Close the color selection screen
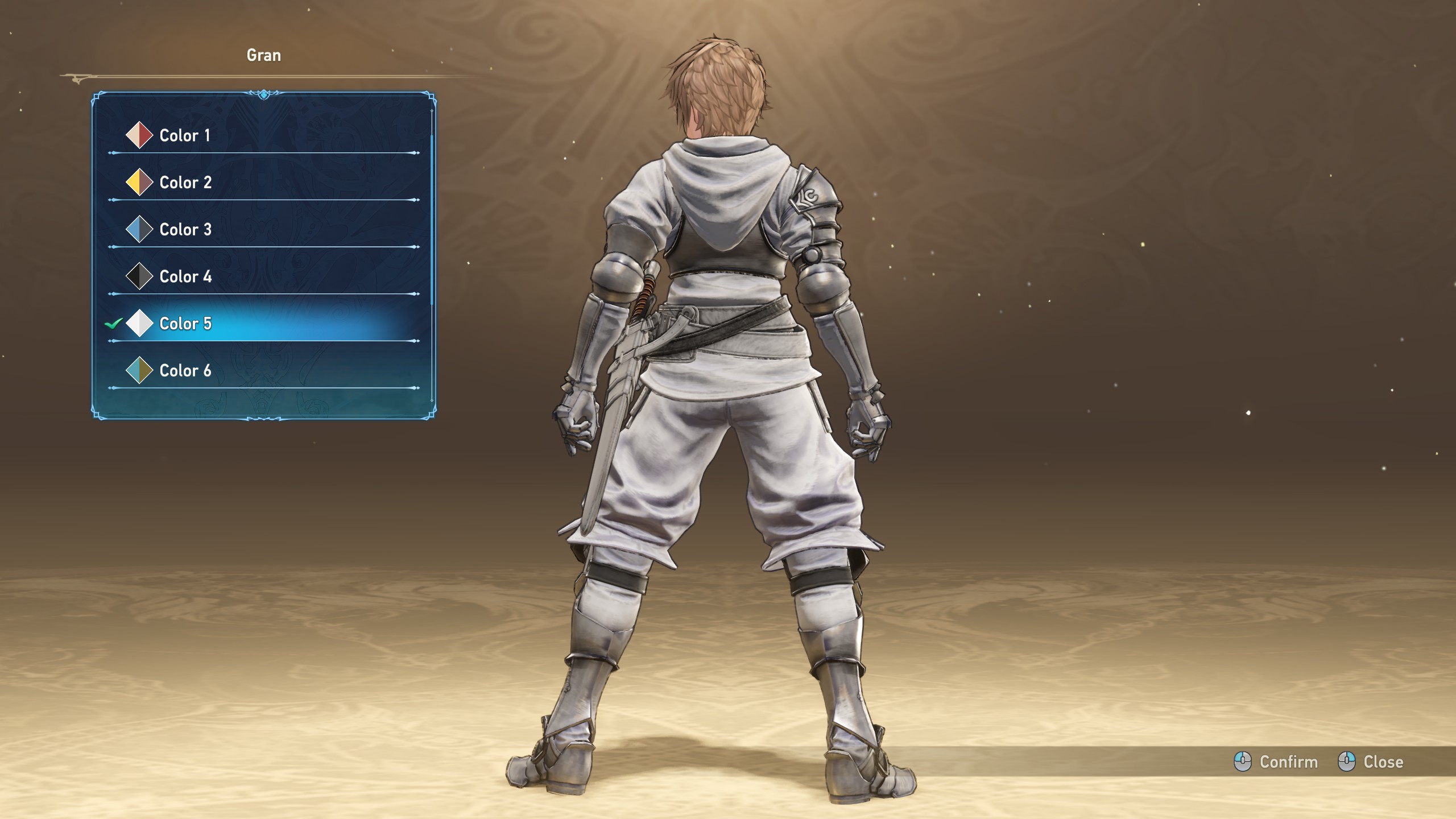1456x819 pixels. pos(1371,762)
